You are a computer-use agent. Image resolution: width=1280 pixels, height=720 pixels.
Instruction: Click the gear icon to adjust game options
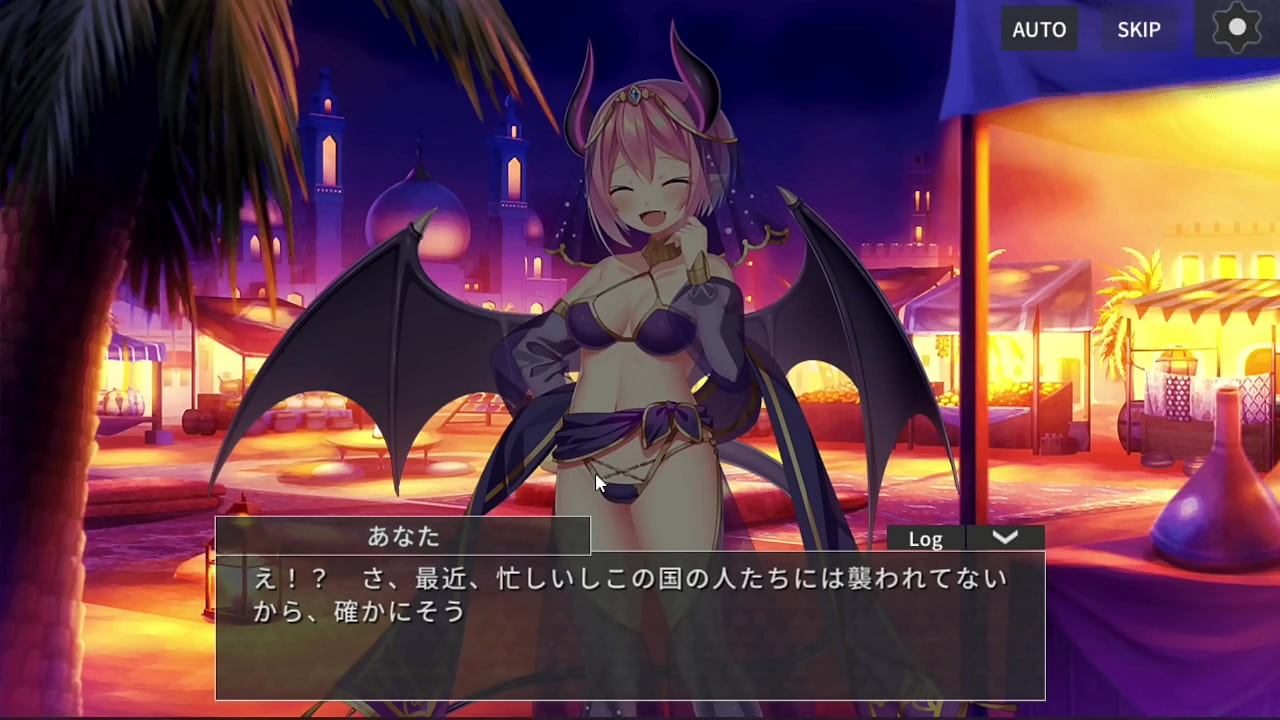click(x=1236, y=27)
